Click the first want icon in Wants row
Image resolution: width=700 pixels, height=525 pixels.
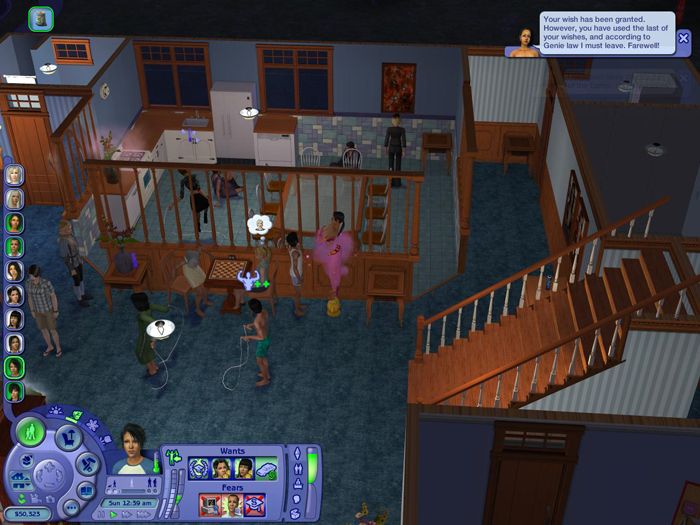(200, 470)
